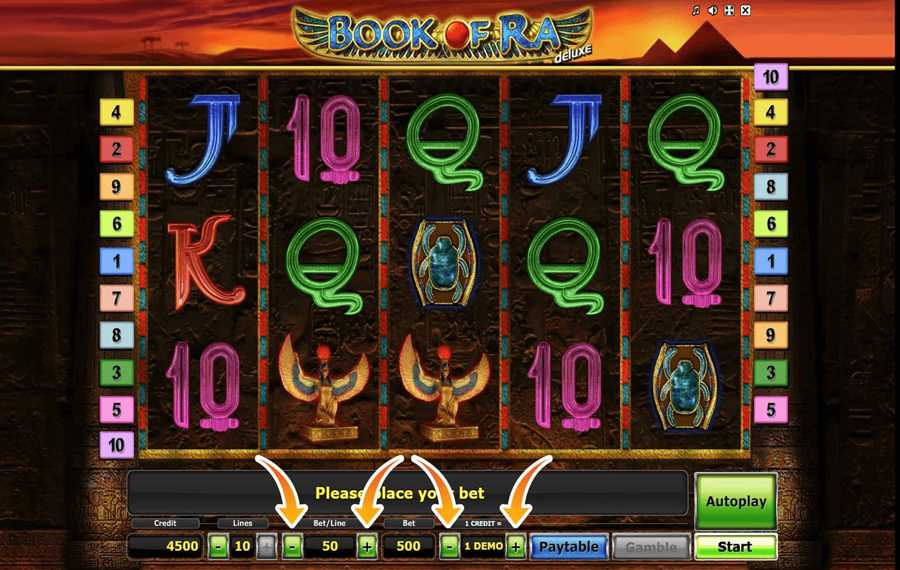
Task: Start the spin with the Start button
Action: [735, 547]
